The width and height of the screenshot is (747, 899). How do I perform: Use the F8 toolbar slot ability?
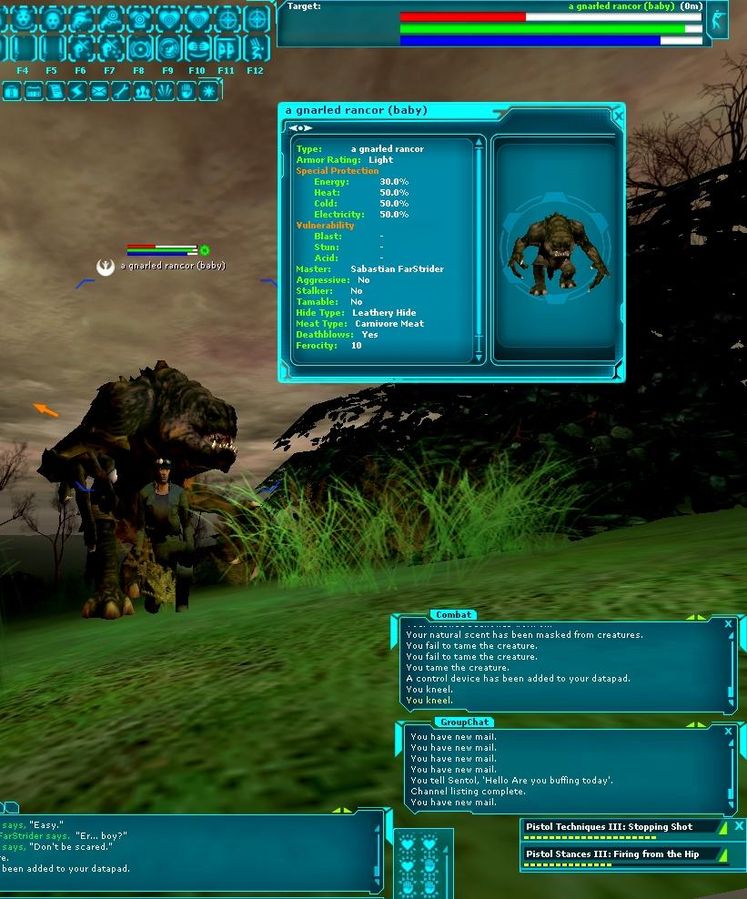[139, 47]
